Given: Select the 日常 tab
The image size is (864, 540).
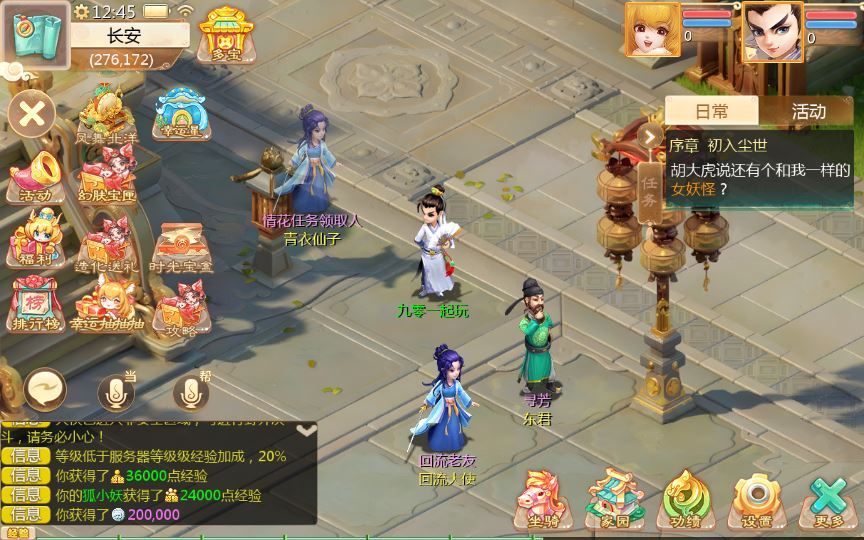Looking at the screenshot, I should tap(712, 111).
